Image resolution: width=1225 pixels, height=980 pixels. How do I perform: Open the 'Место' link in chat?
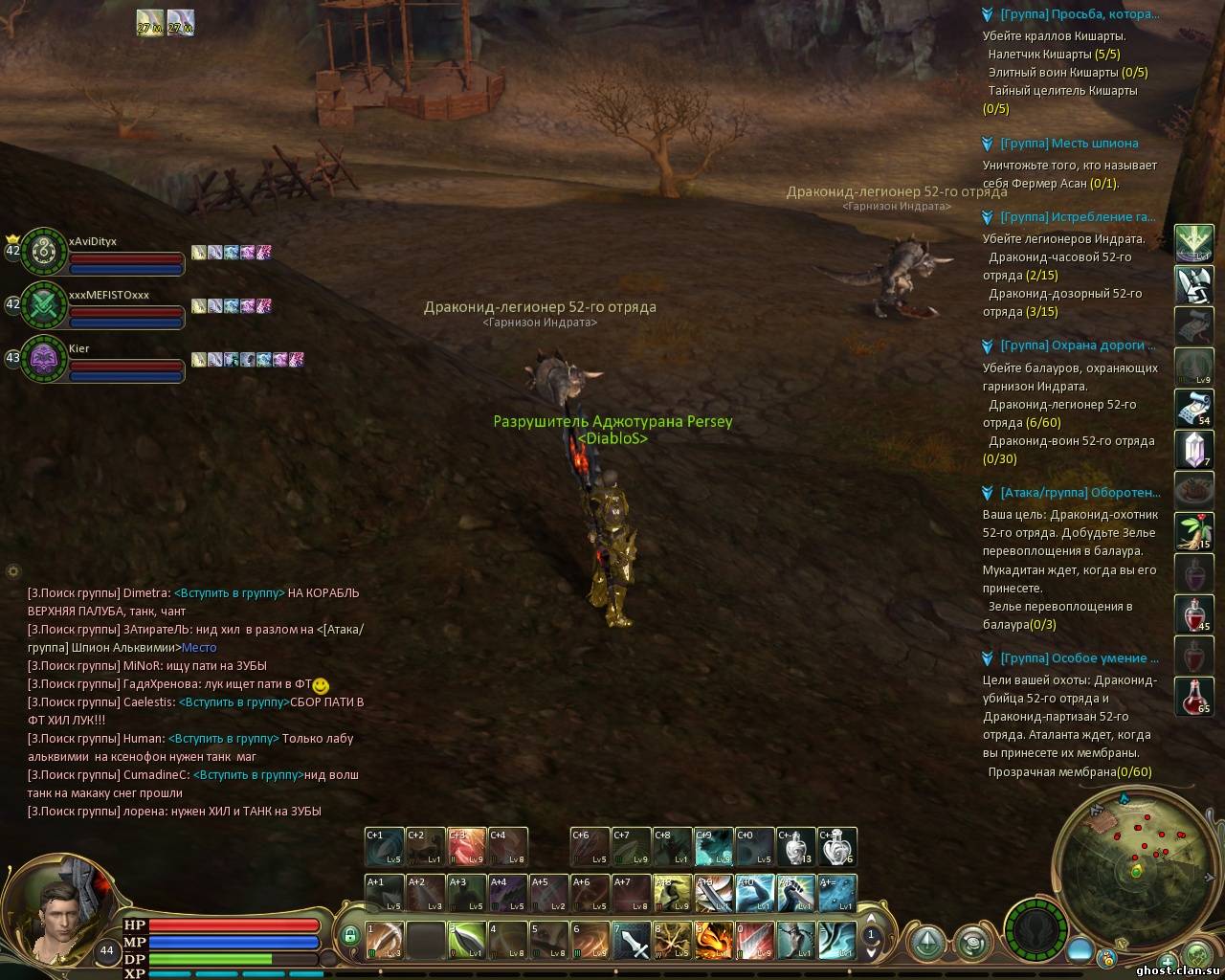tap(199, 648)
